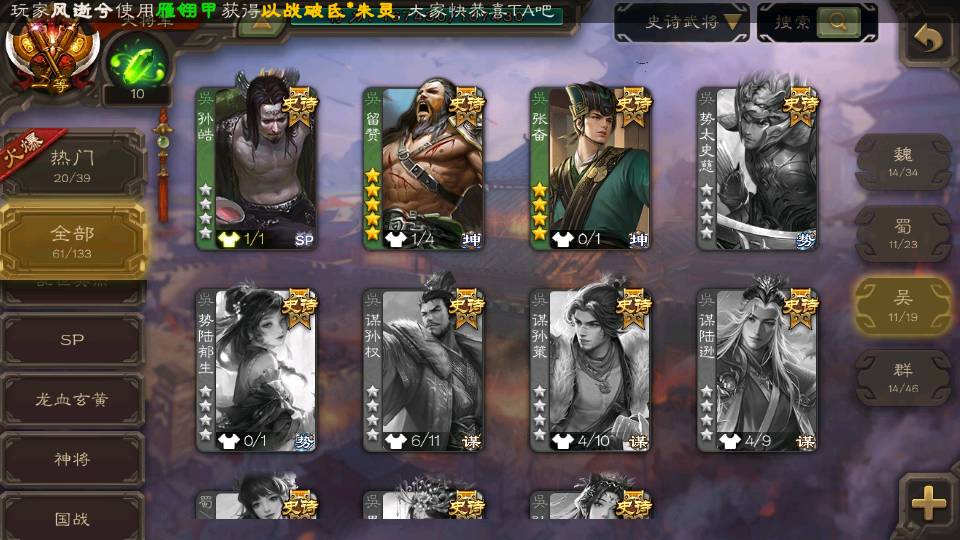960x540 pixels.
Task: Open the 龙血玄黄 category
Action: click(x=72, y=400)
